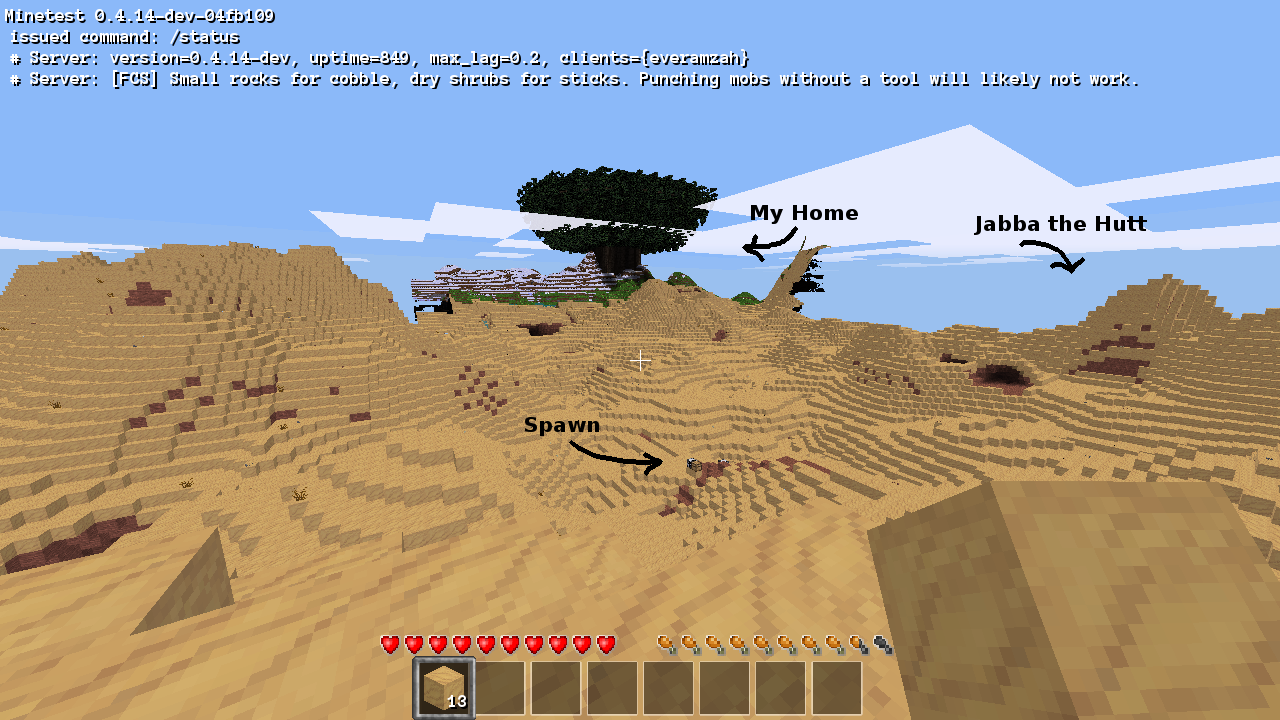The height and width of the screenshot is (720, 1280).
Task: Click the issued command /status chat line
Action: tap(124, 37)
